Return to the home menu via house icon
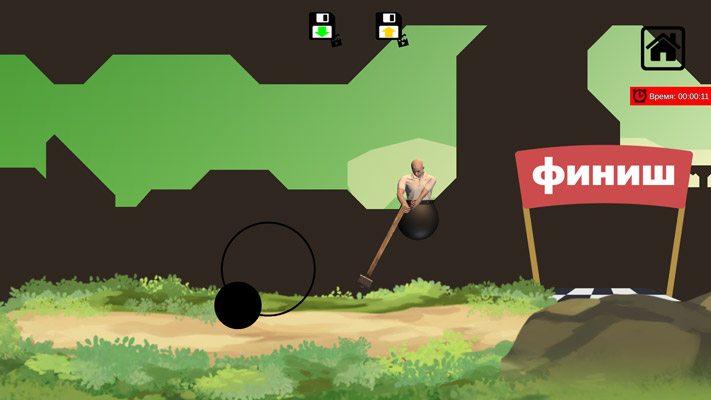Viewport: 711px width, 400px height. coord(663,48)
